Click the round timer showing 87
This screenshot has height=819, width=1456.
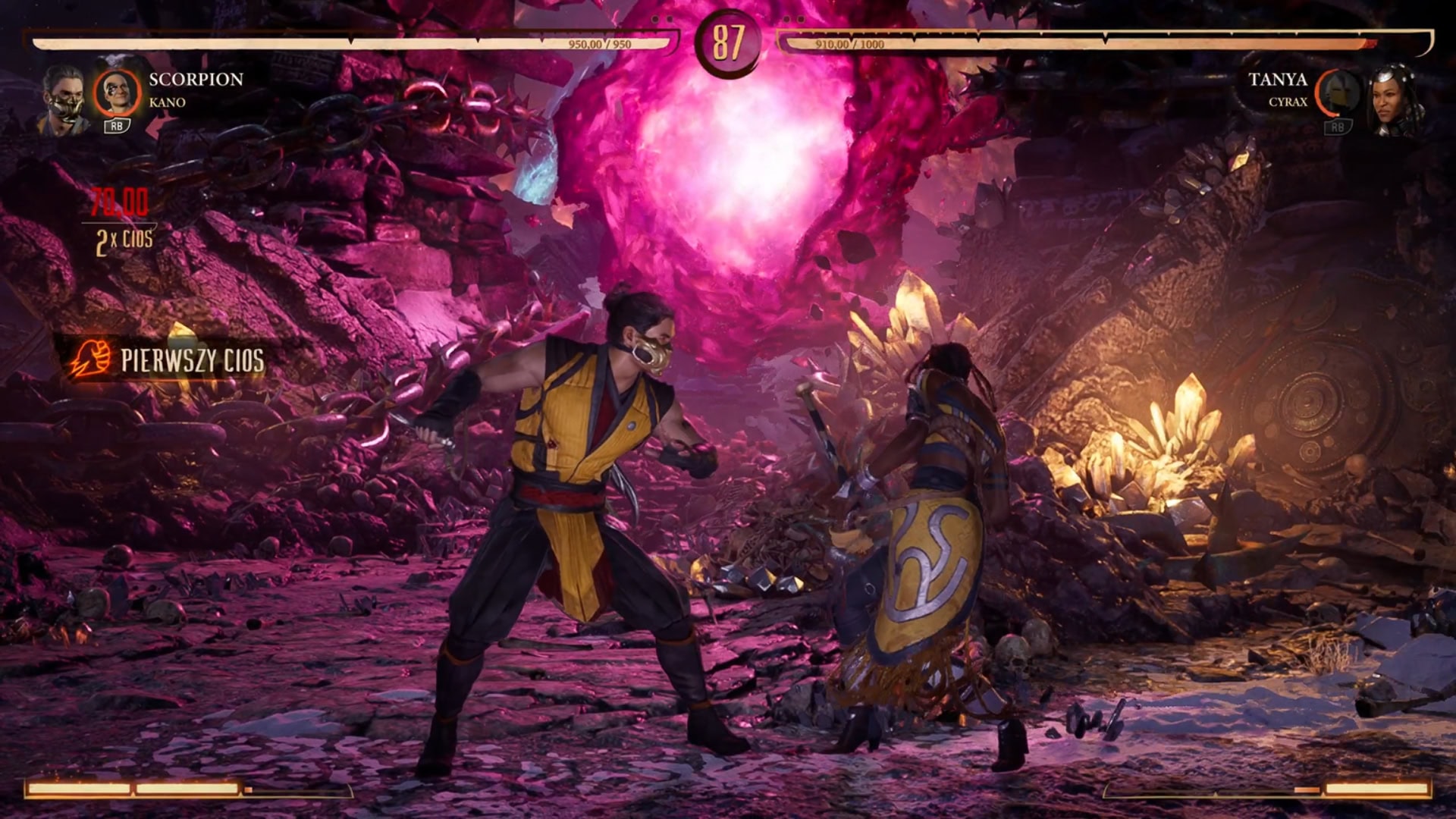click(x=729, y=43)
